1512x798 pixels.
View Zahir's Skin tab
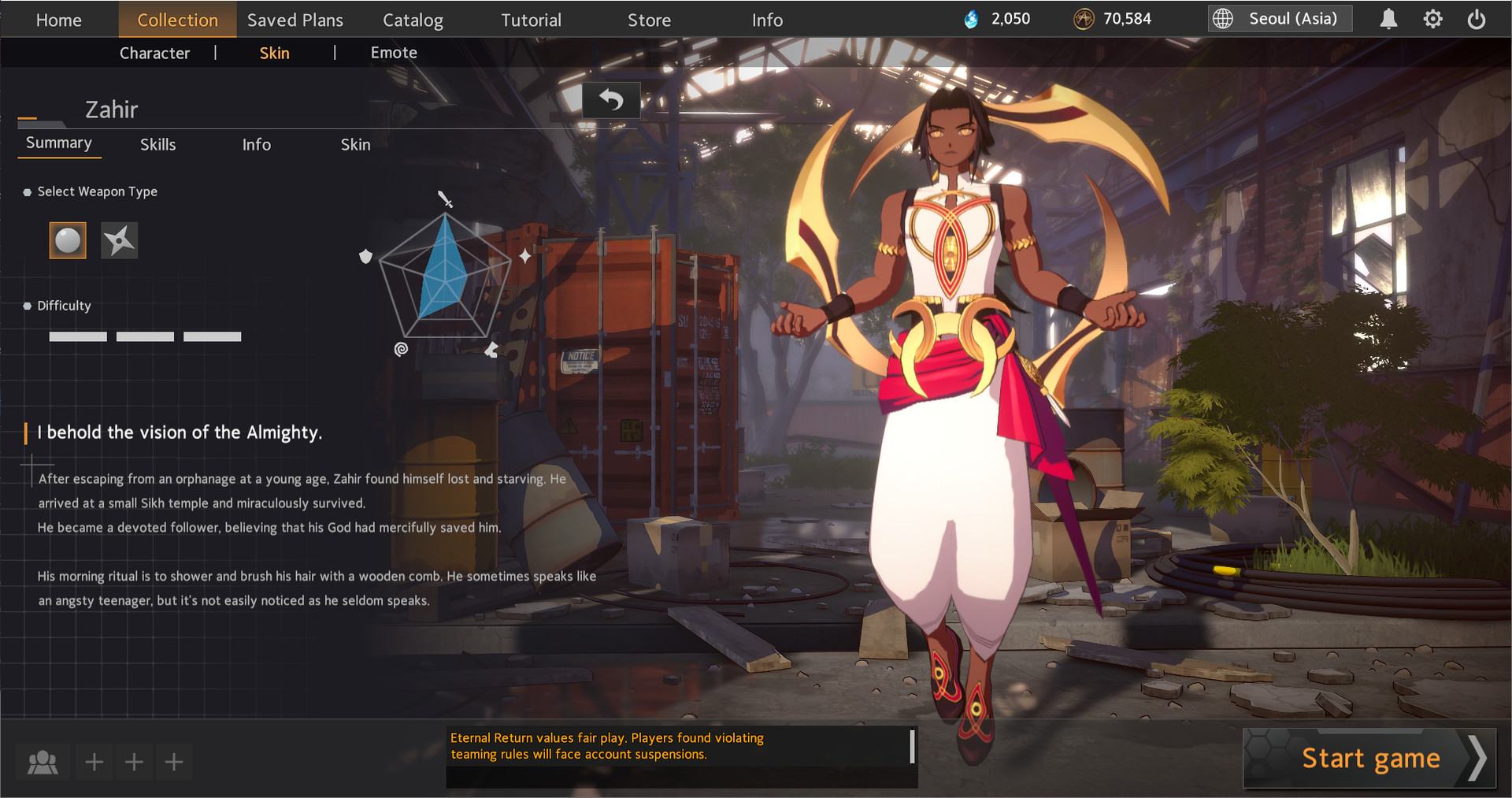pos(355,144)
